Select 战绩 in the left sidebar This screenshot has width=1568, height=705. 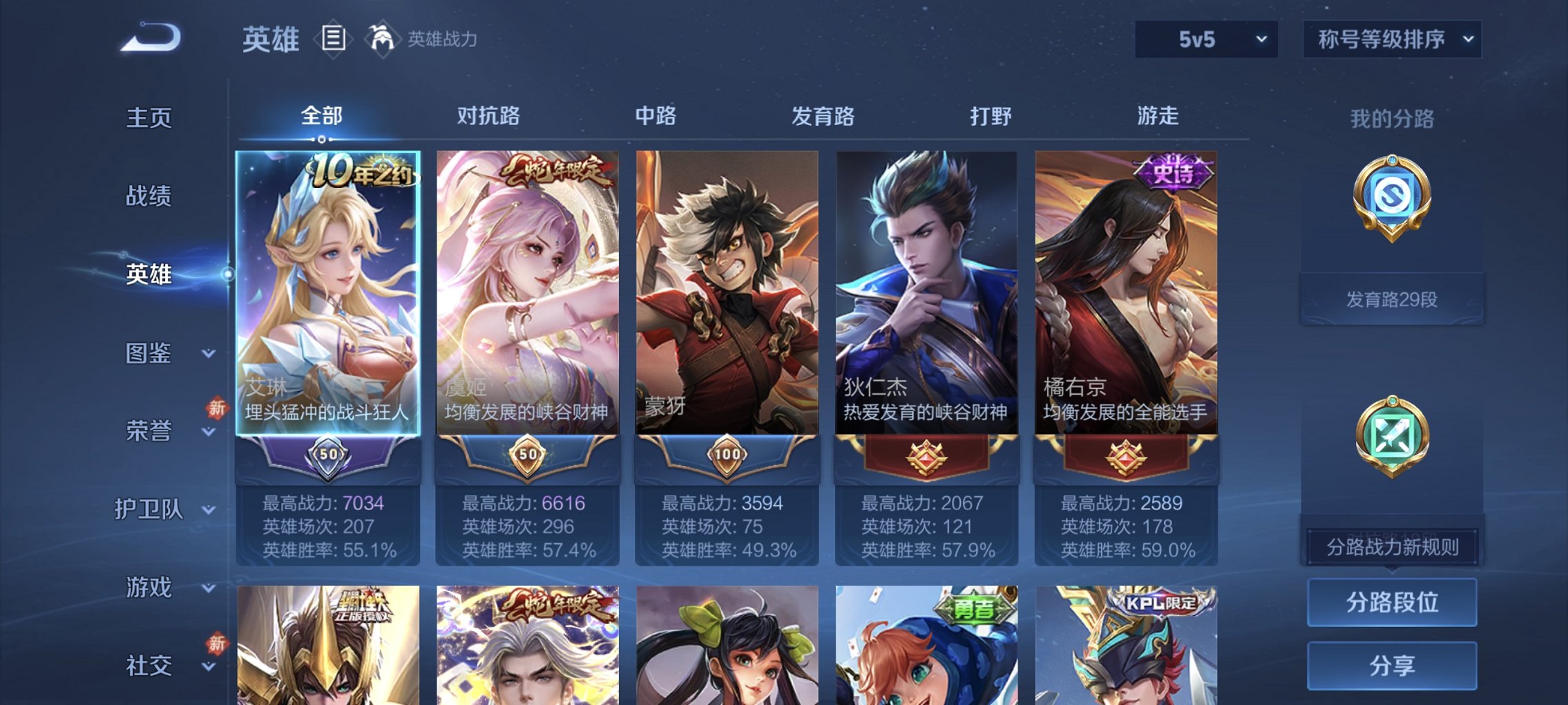click(149, 196)
